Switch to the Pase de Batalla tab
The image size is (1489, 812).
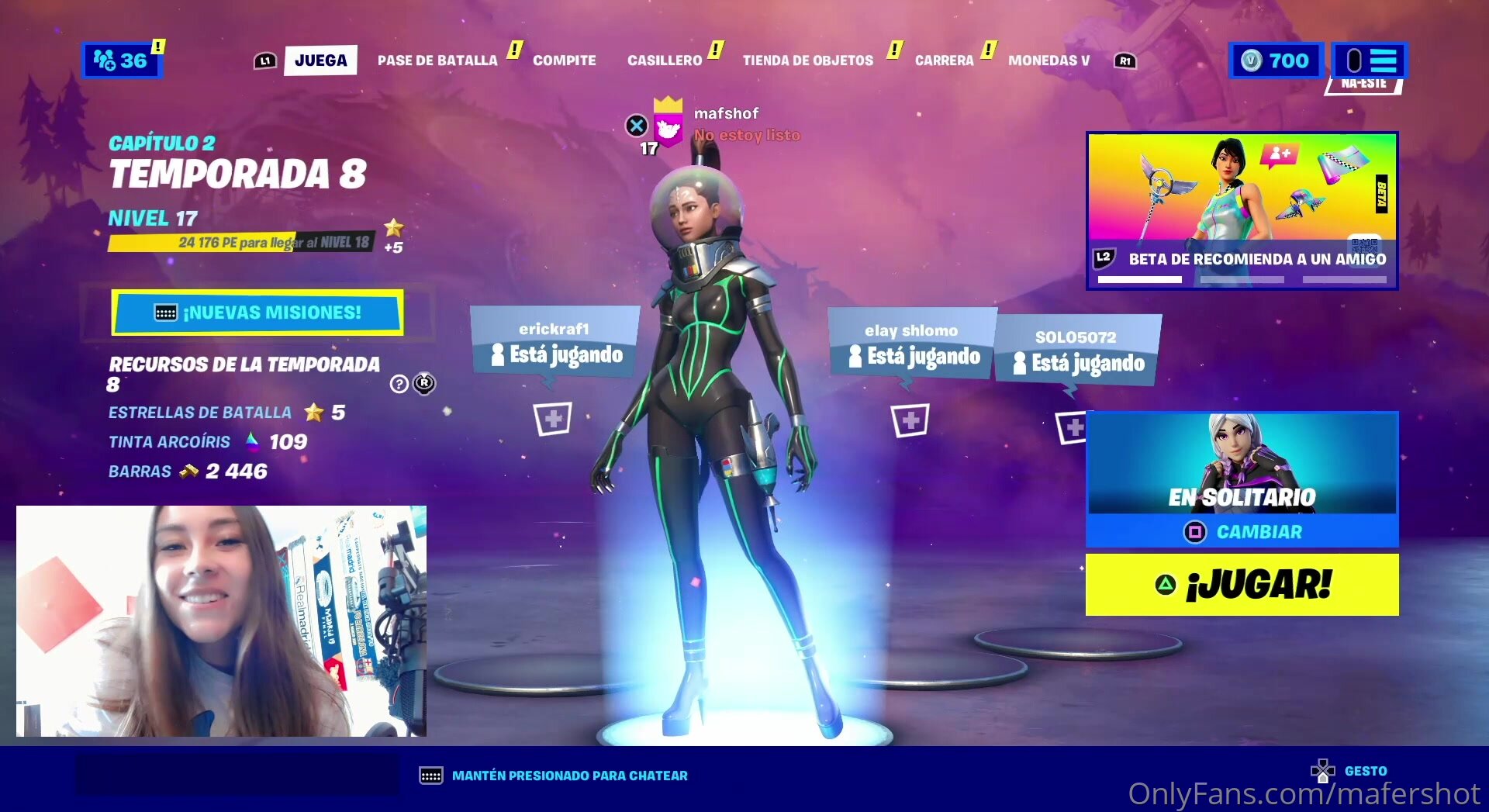437,60
